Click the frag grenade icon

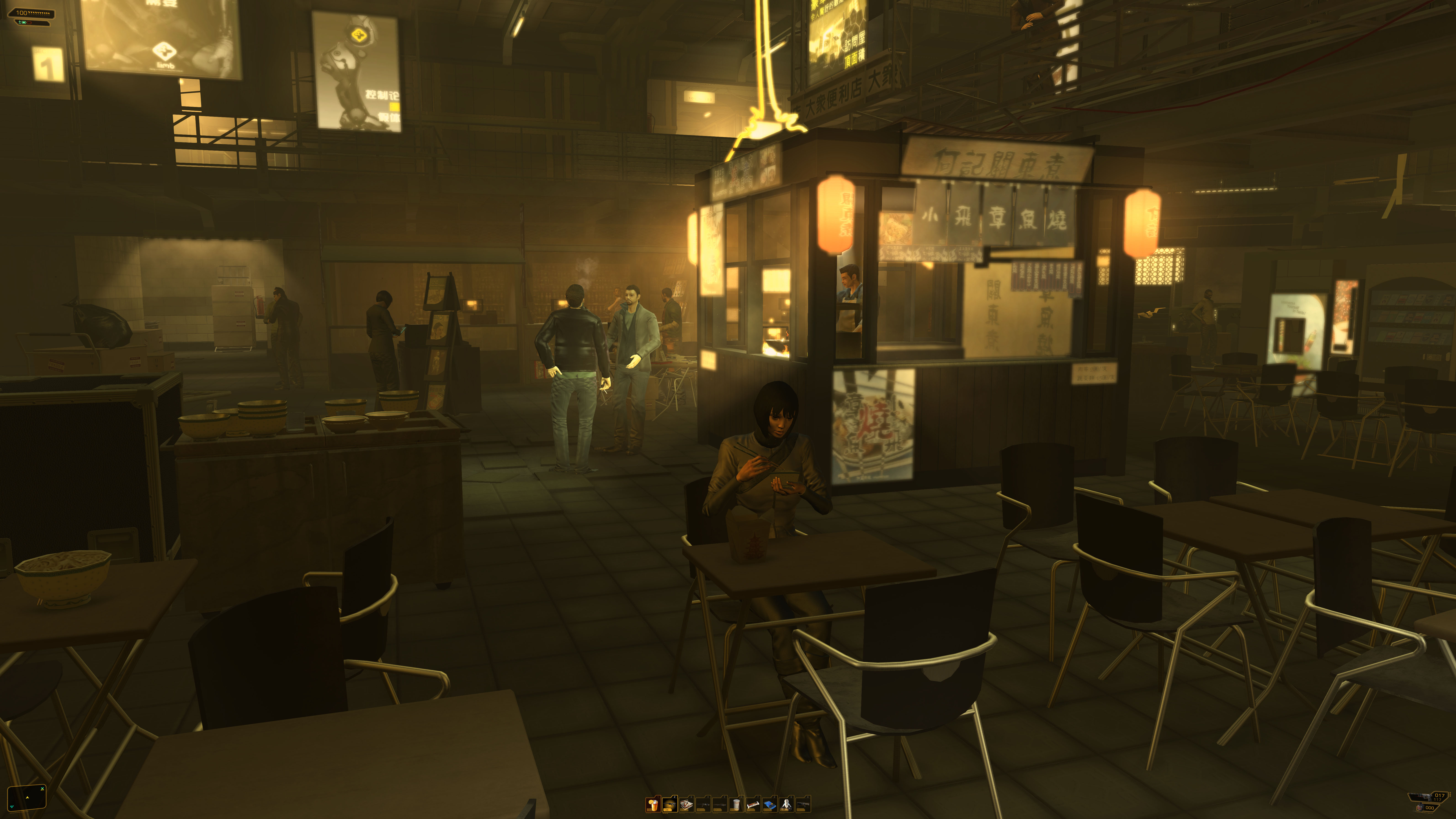1420,808
